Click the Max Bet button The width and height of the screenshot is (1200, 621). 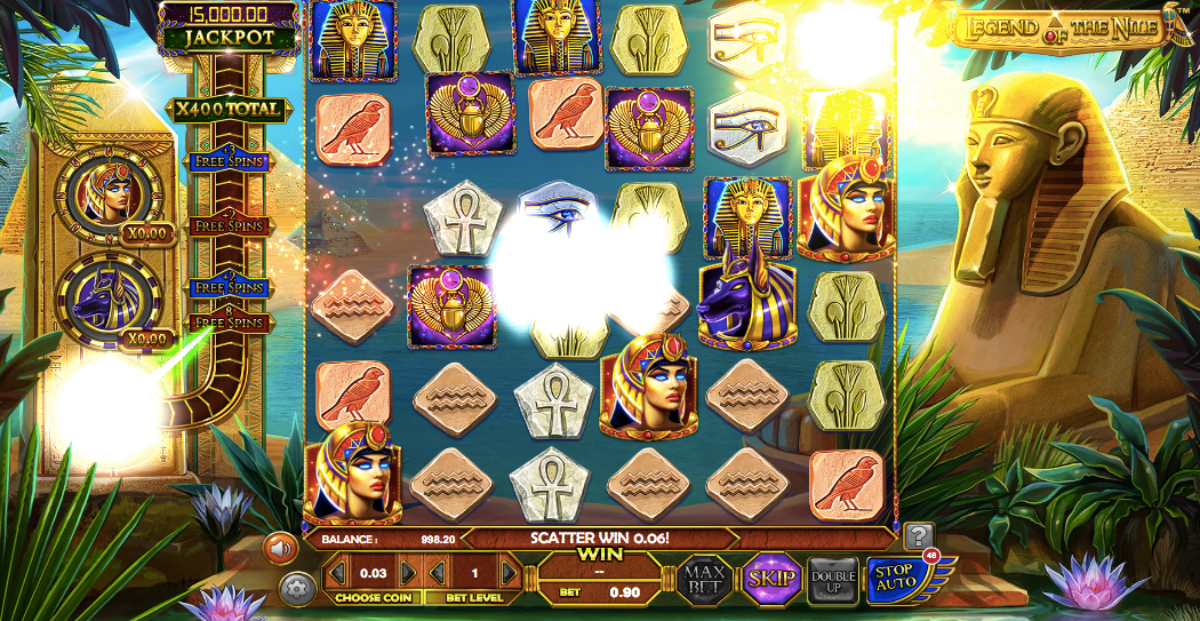tap(705, 579)
